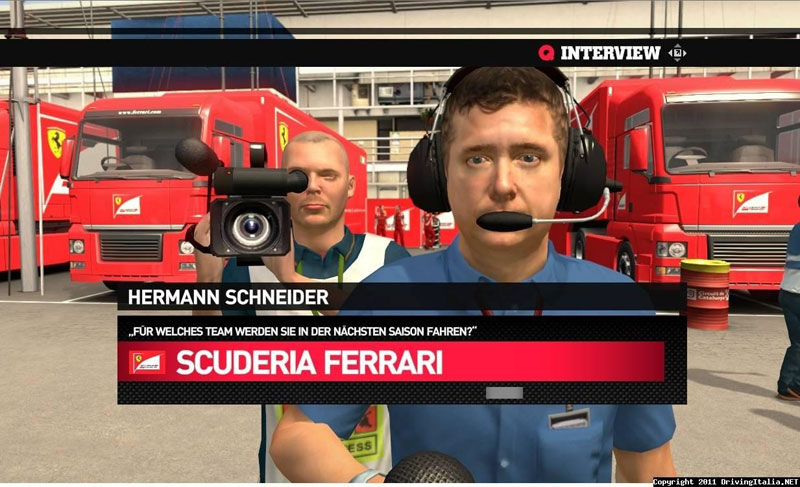
Task: Click the directional arrows icon beside Interview
Action: (677, 53)
